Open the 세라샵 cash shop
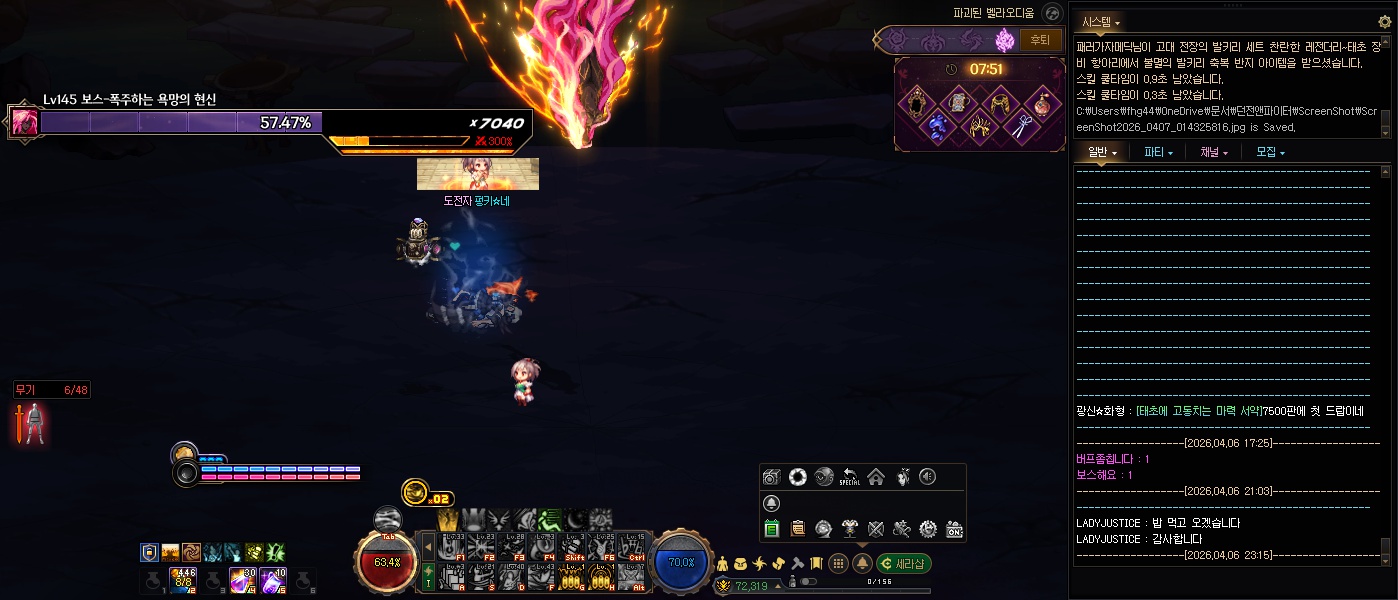Screen dimensions: 1398x600 [903, 563]
